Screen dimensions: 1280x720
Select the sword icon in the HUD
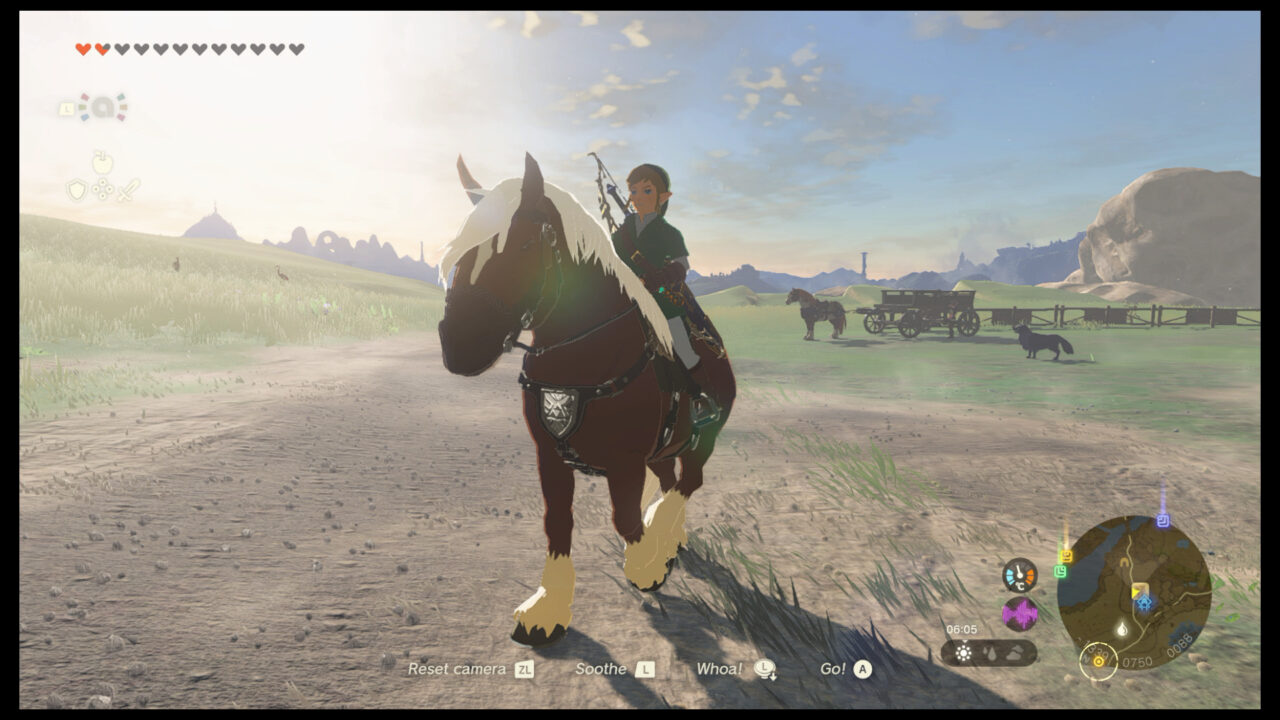click(x=129, y=189)
